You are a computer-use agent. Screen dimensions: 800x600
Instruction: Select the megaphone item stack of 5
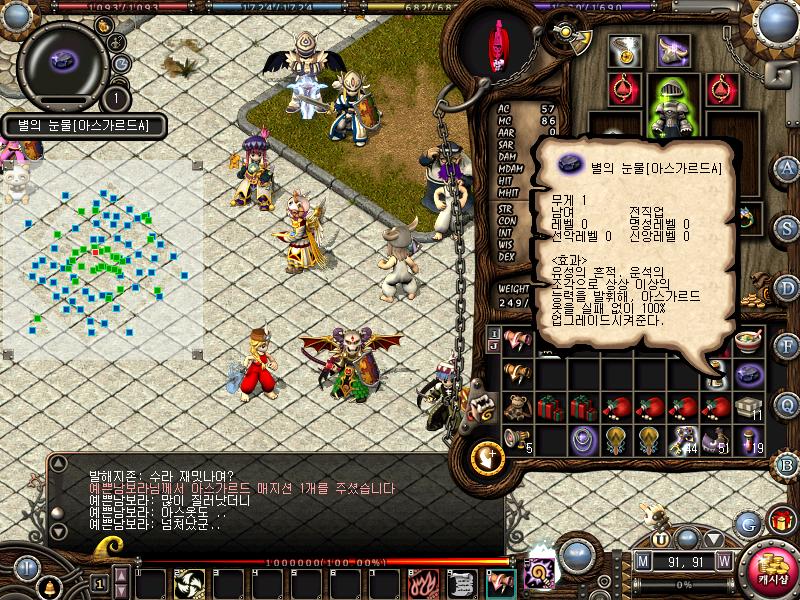click(x=517, y=438)
